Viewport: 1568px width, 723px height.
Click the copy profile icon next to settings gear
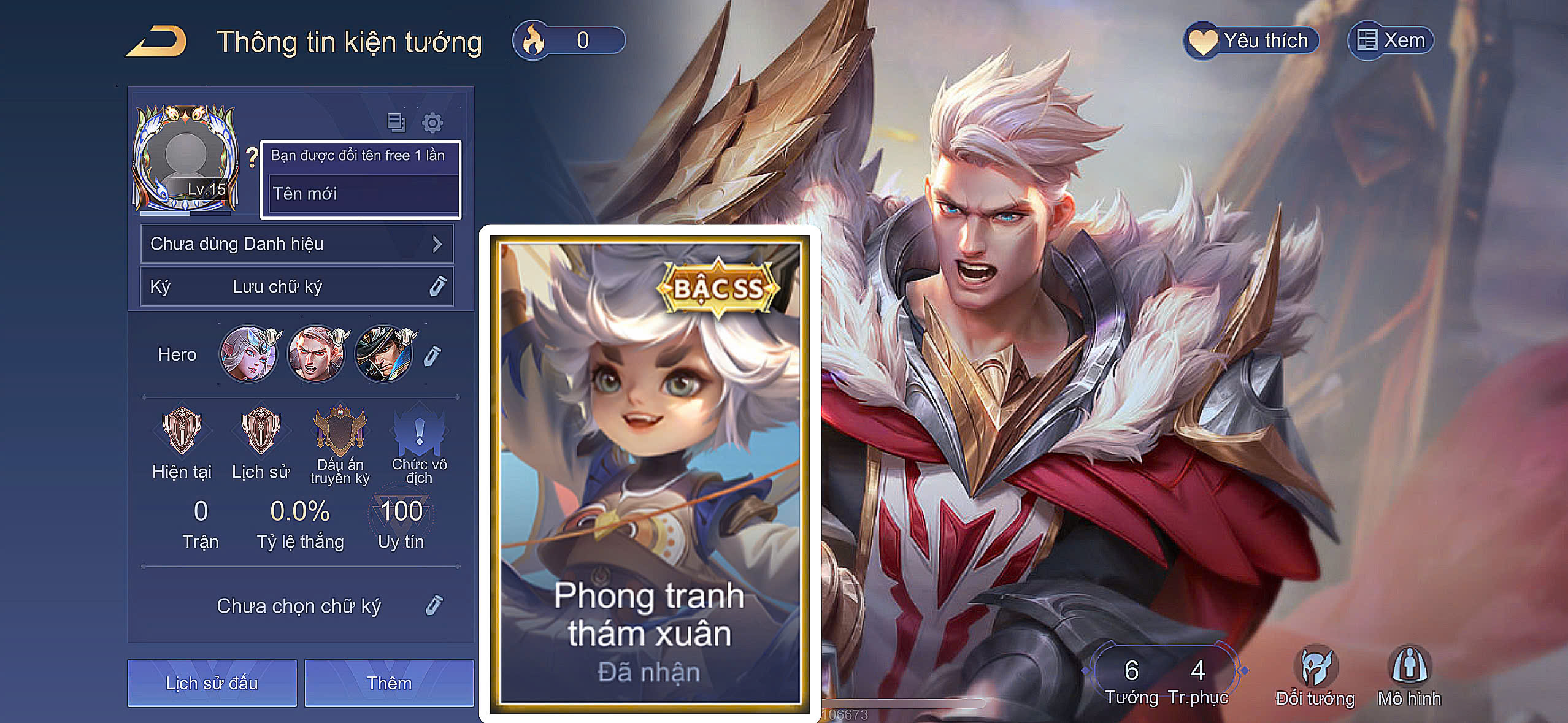(398, 122)
